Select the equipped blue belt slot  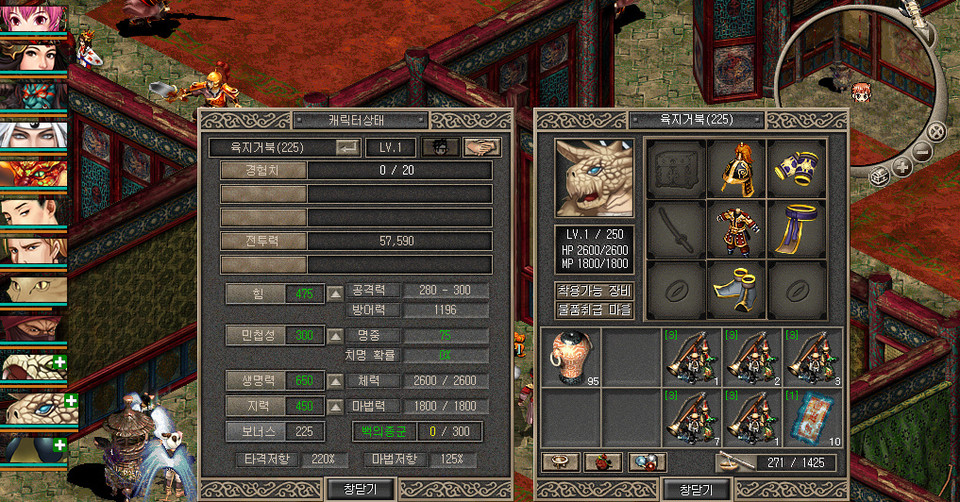point(797,229)
